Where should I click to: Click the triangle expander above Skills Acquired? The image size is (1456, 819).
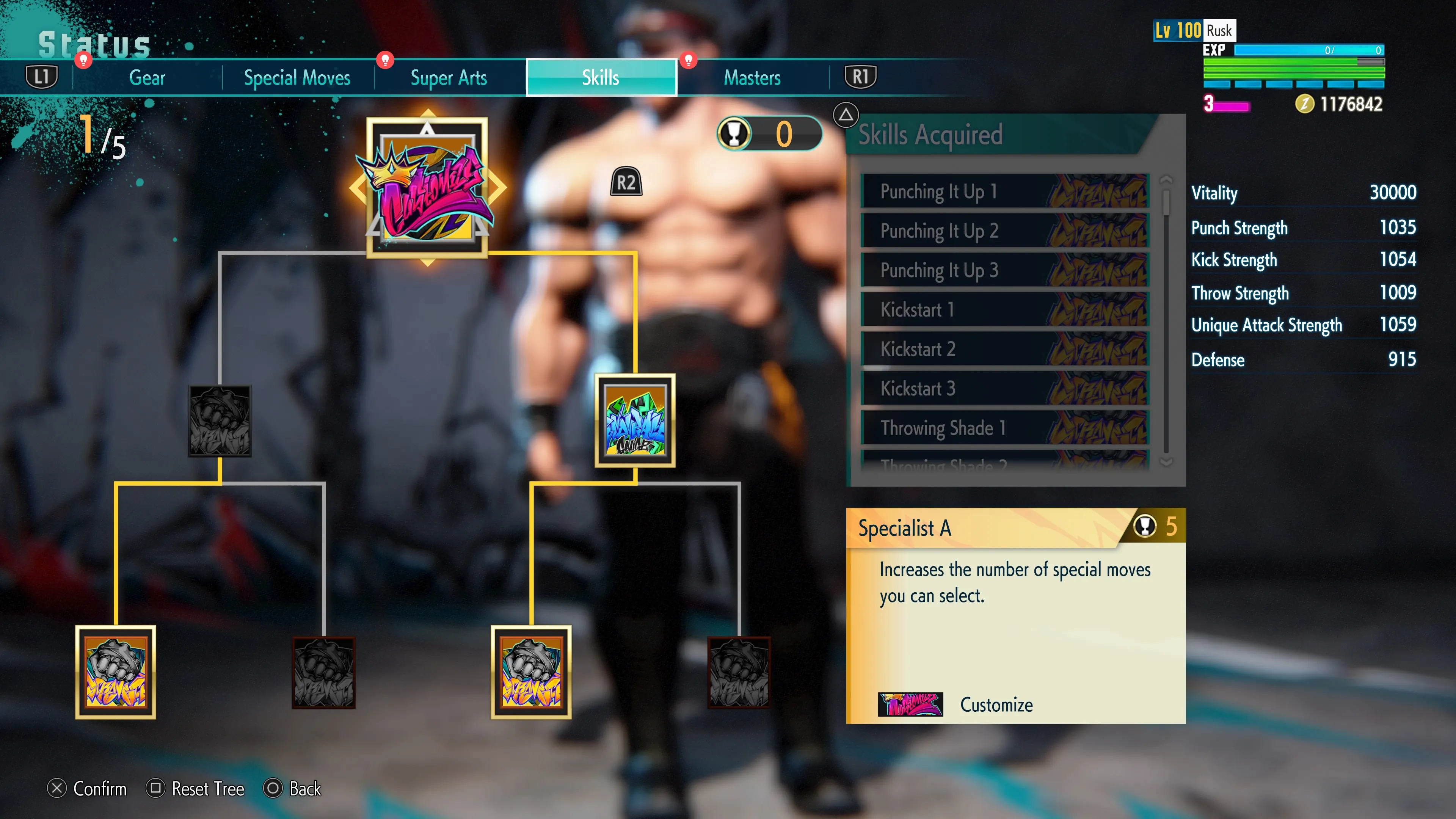coord(846,115)
